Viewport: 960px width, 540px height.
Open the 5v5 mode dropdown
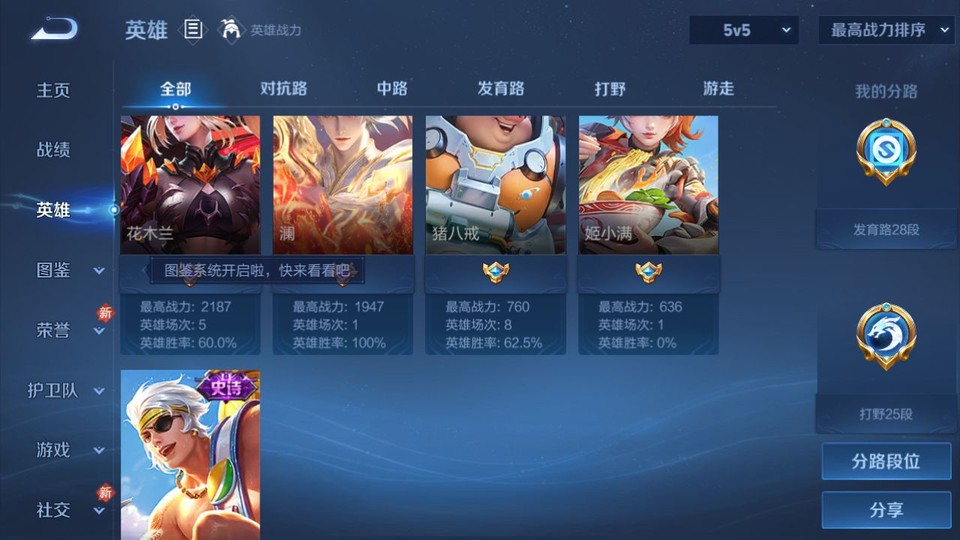pyautogui.click(x=744, y=30)
